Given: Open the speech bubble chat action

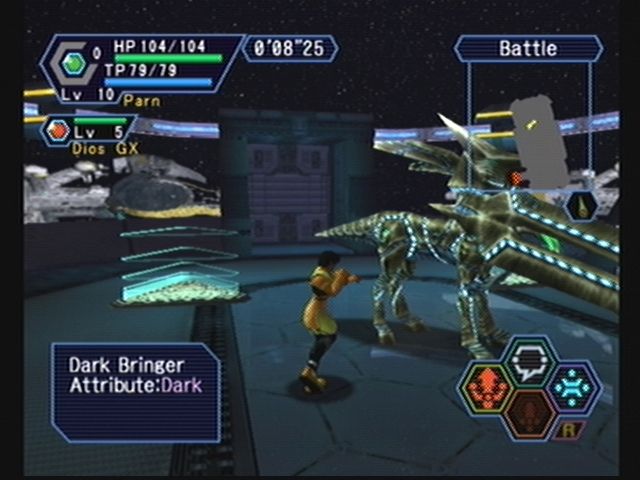Looking at the screenshot, I should 530,360.
